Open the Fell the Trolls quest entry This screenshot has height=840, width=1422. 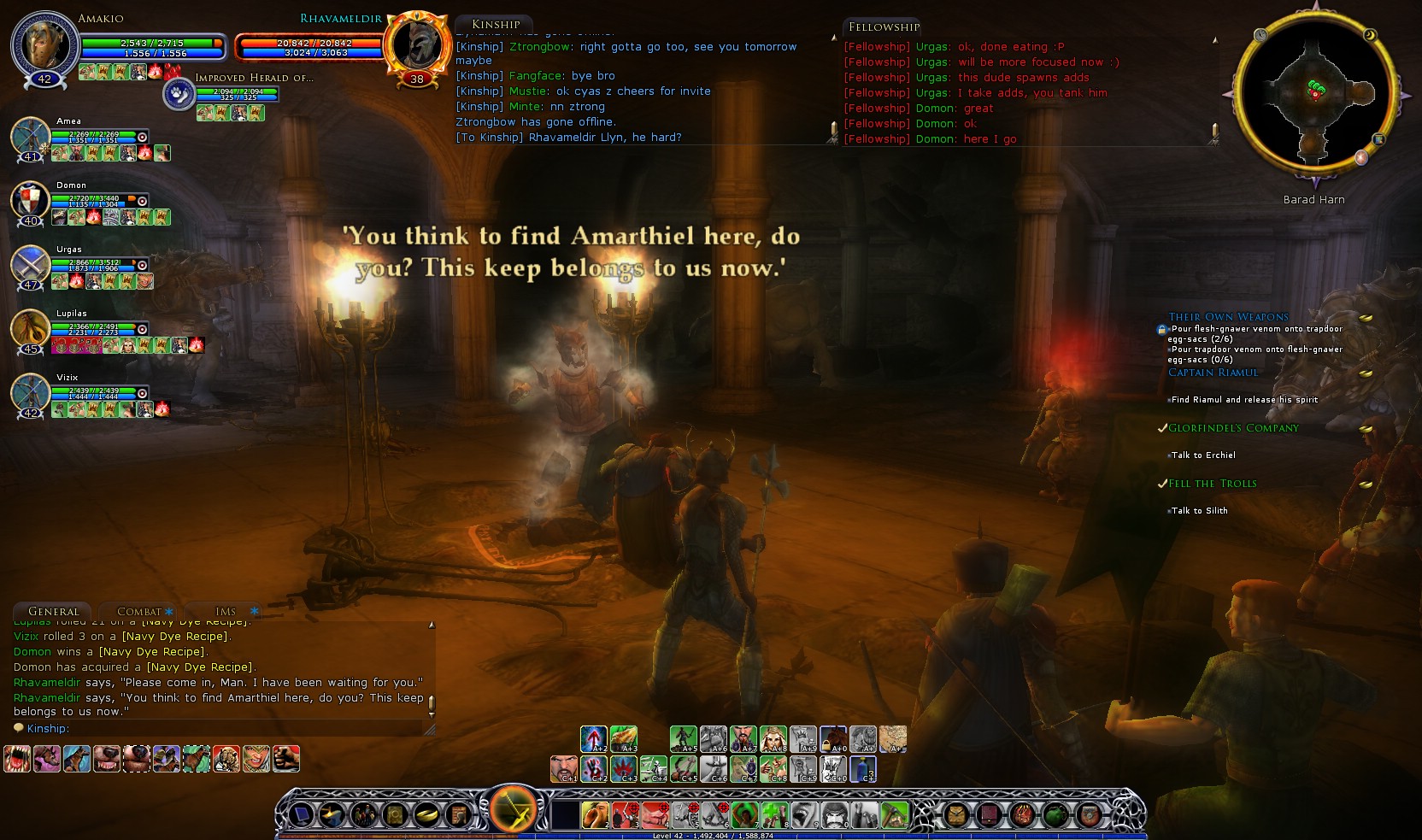(1212, 484)
